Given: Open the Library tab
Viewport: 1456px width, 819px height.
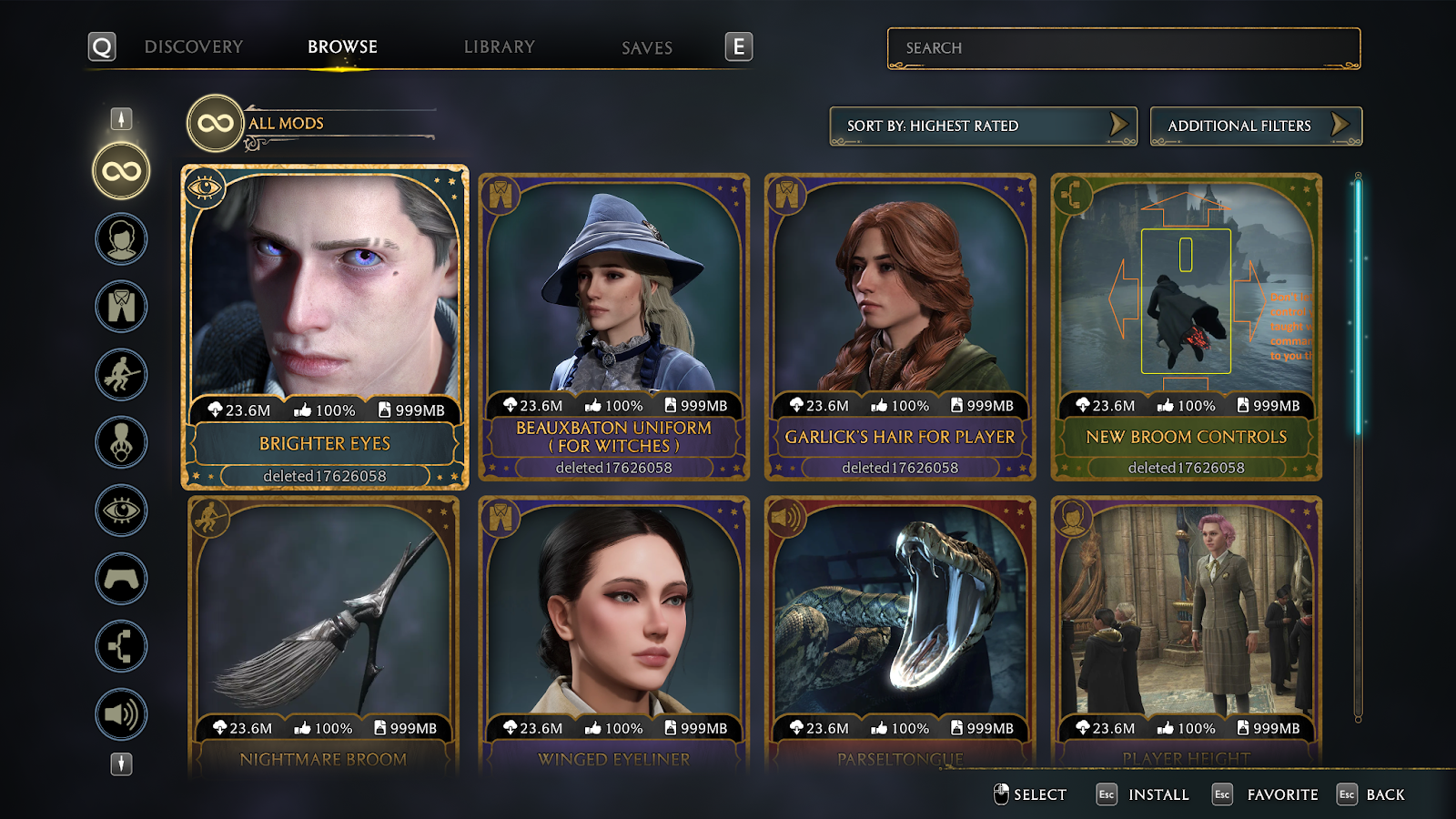Looking at the screenshot, I should click(499, 47).
